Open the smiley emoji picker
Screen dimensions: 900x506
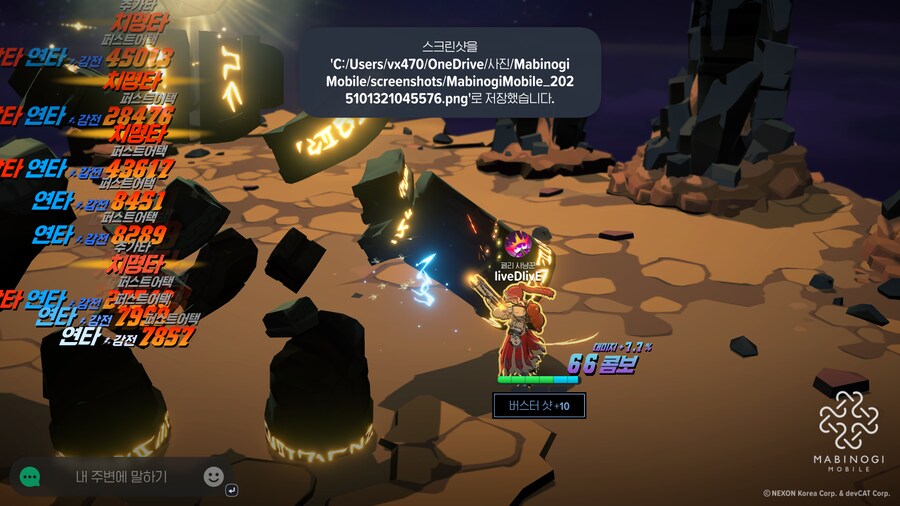213,476
